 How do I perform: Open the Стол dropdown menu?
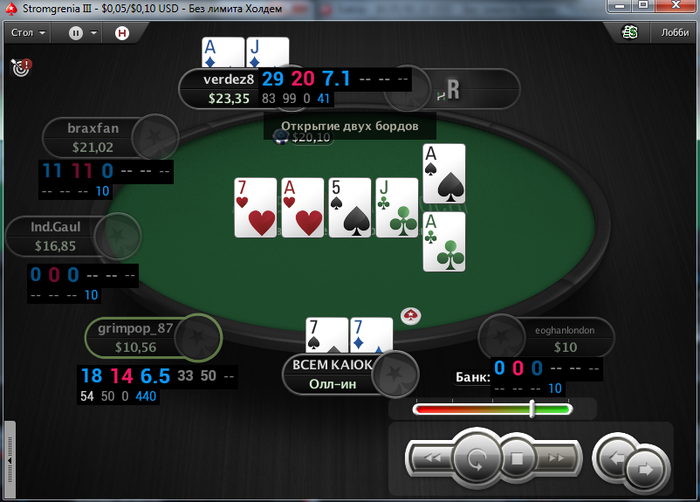coord(27,32)
